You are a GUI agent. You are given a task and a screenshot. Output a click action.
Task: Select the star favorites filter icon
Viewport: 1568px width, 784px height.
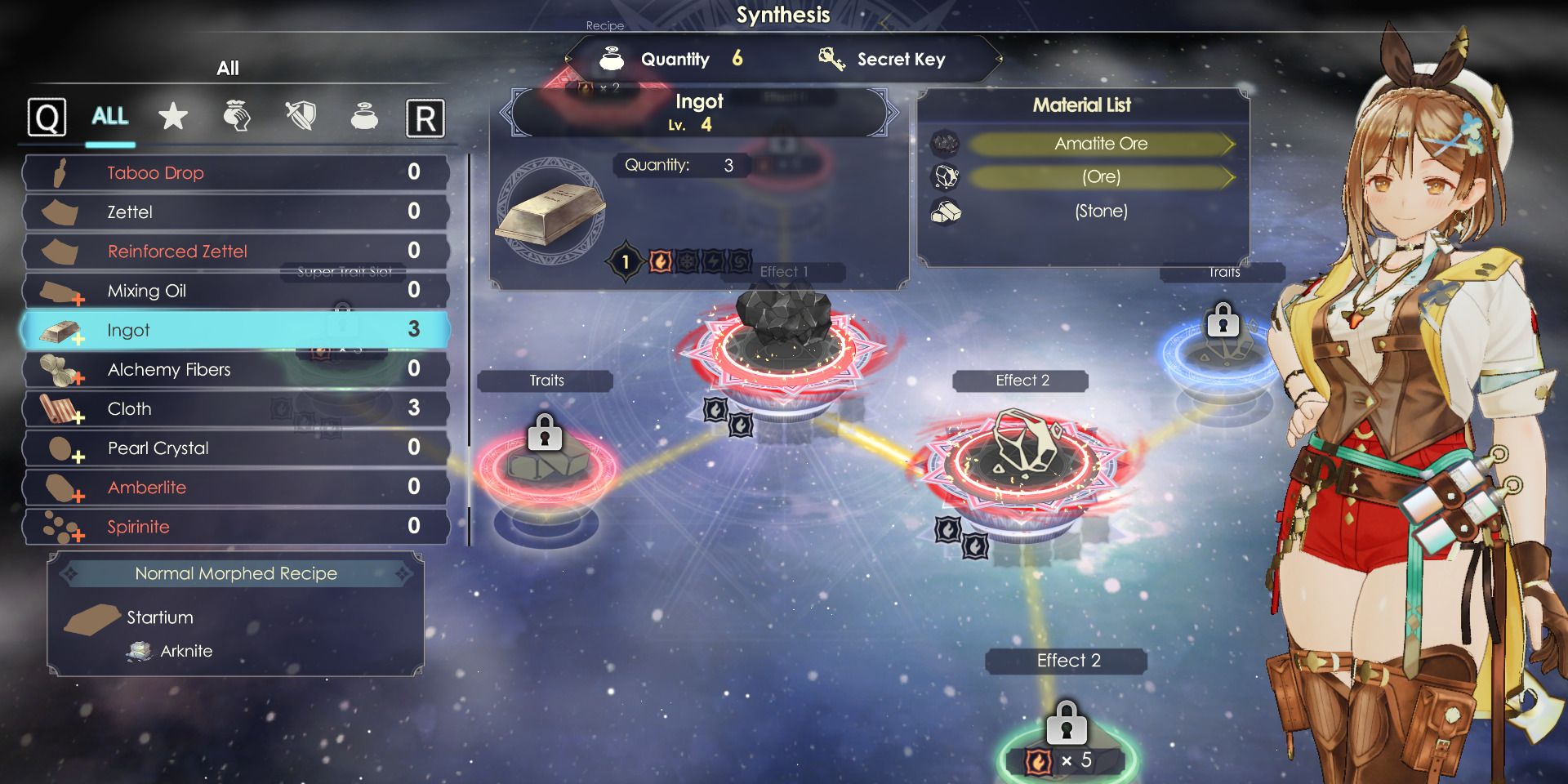[x=173, y=117]
